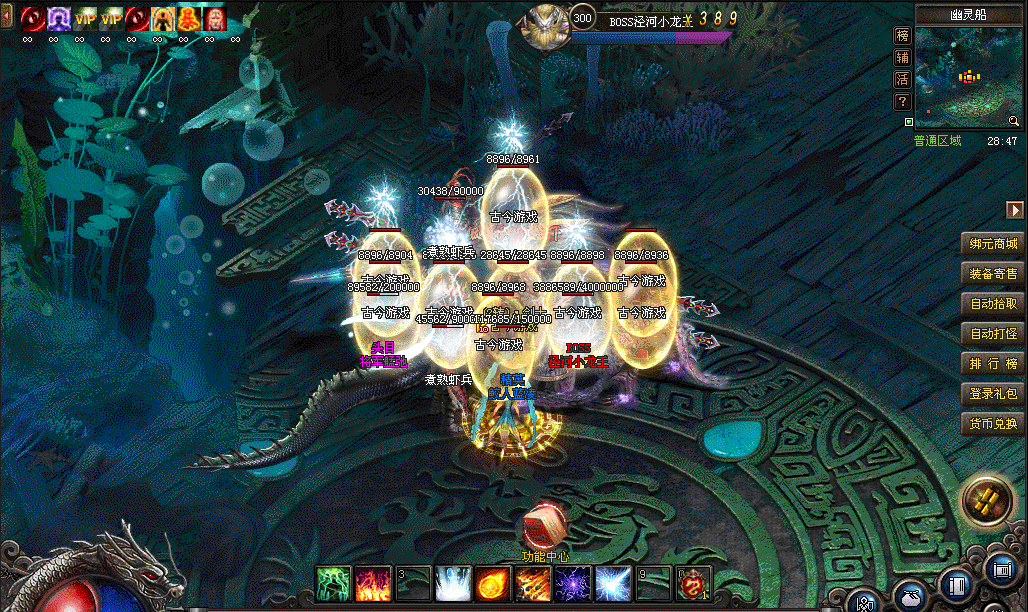Viewport: 1028px width, 612px height.
Task: Expand the side panel with the arrow button
Action: point(1015,209)
